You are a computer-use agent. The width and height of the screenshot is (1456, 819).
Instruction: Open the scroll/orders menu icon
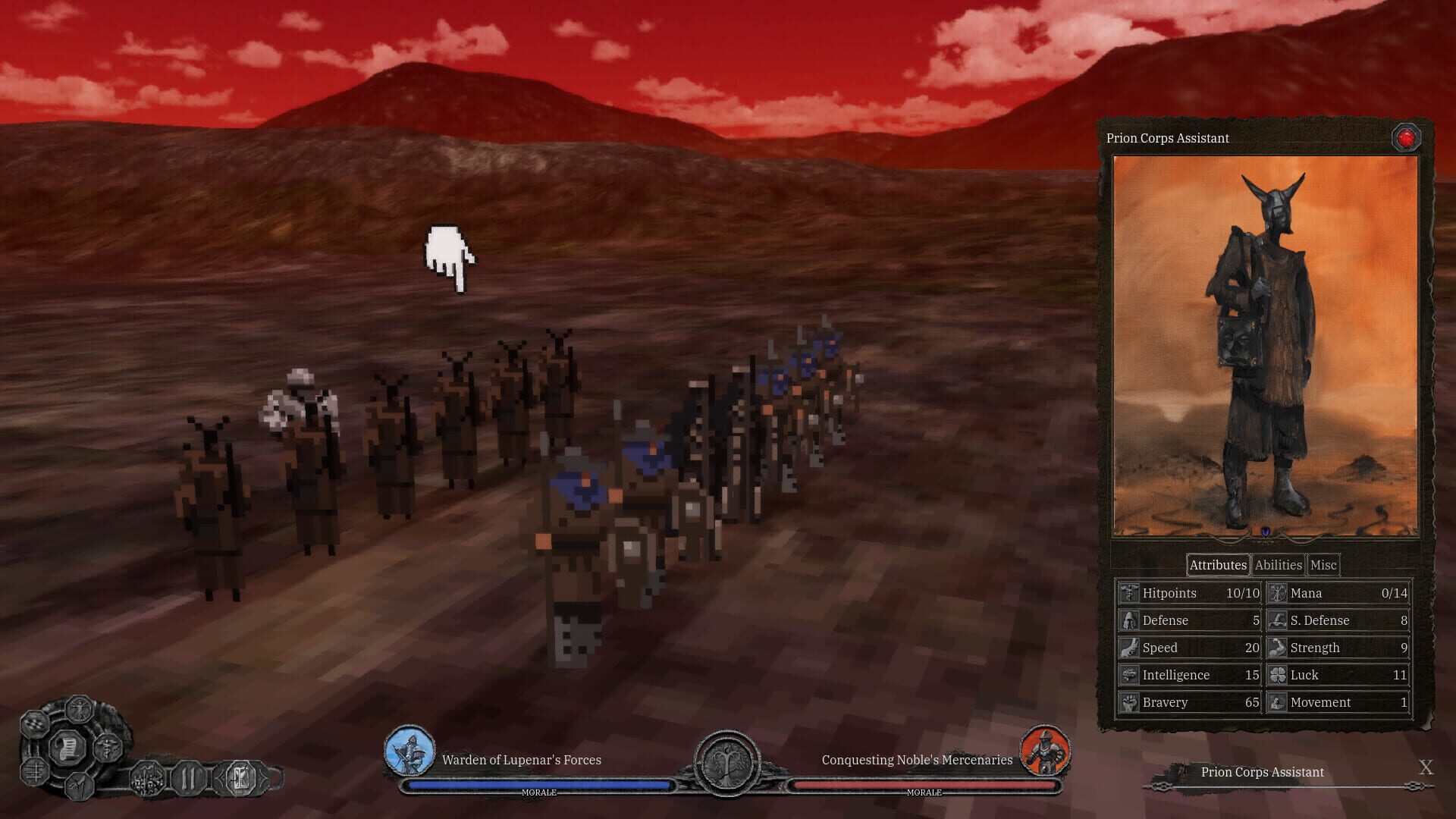tap(68, 747)
